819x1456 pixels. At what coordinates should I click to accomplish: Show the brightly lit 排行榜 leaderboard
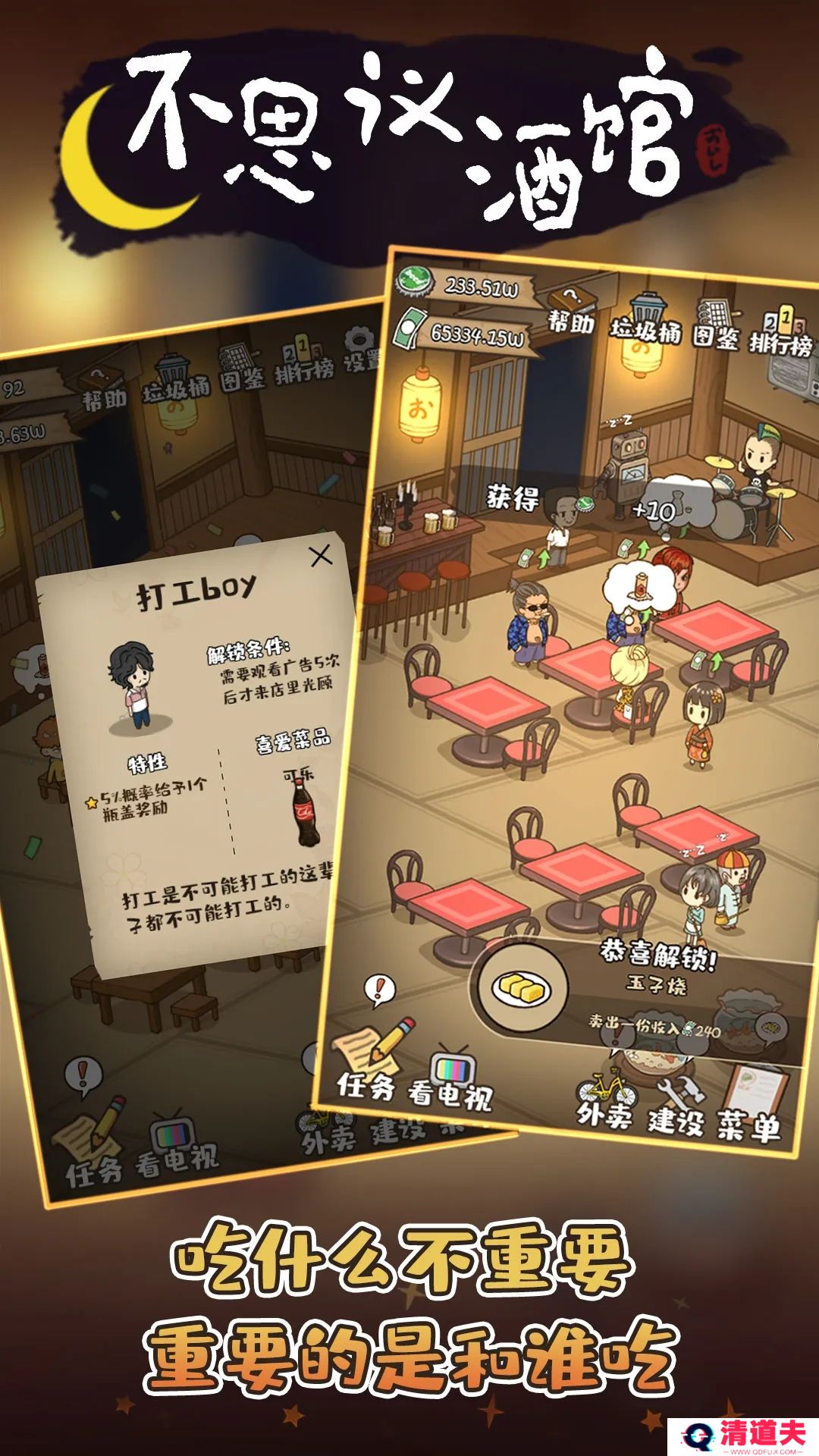tap(780, 332)
